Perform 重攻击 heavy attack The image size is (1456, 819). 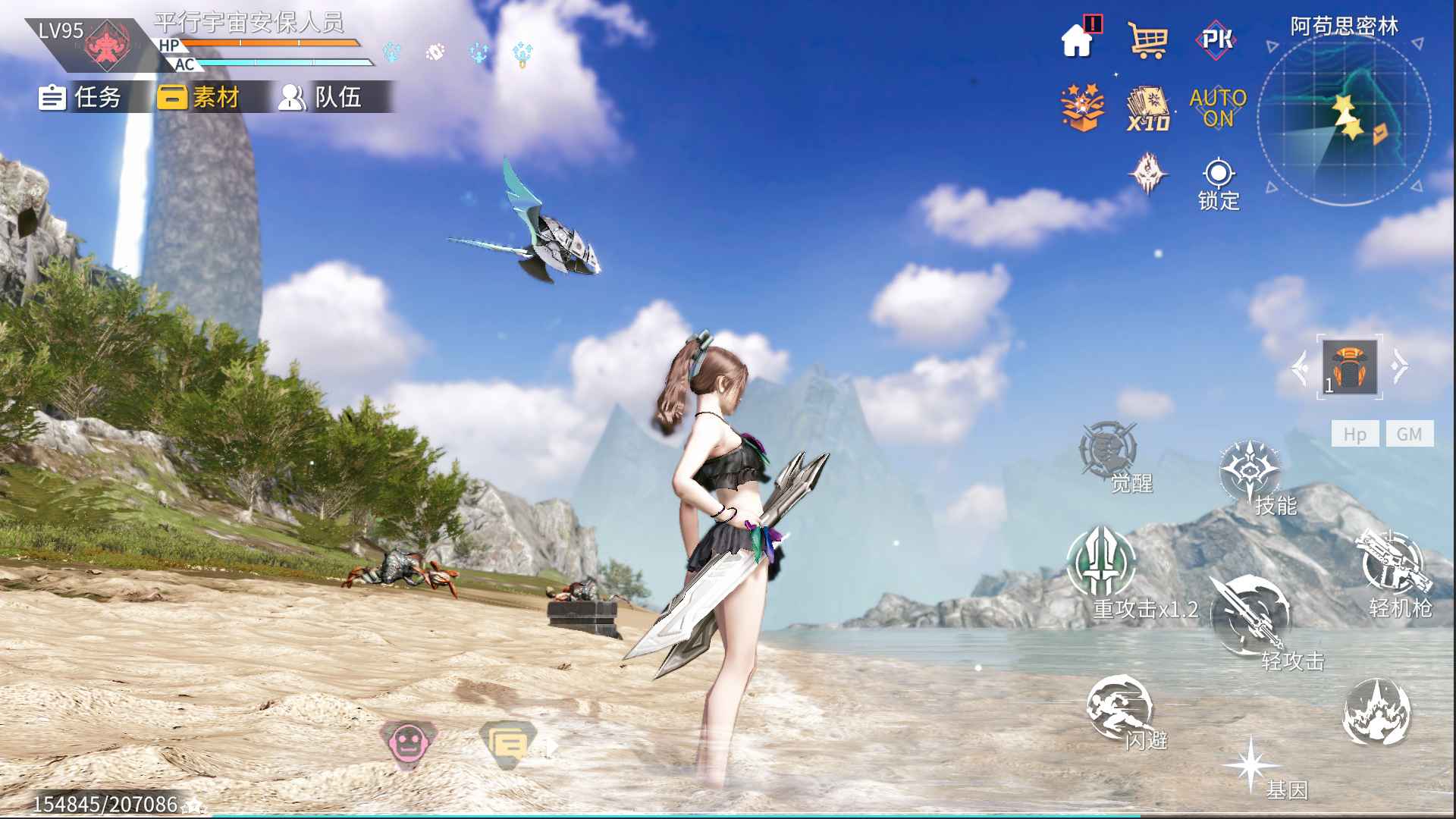pyautogui.click(x=1102, y=563)
